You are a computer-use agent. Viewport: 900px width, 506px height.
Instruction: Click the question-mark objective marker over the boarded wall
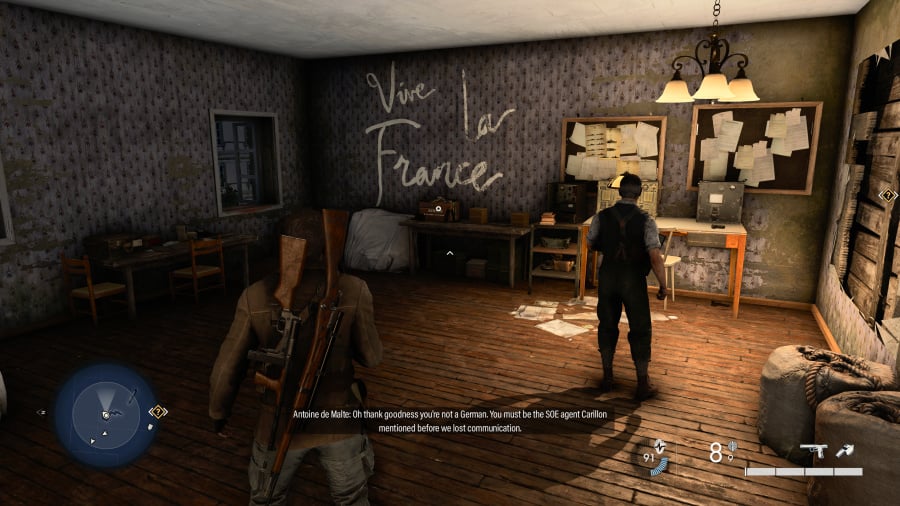888,196
